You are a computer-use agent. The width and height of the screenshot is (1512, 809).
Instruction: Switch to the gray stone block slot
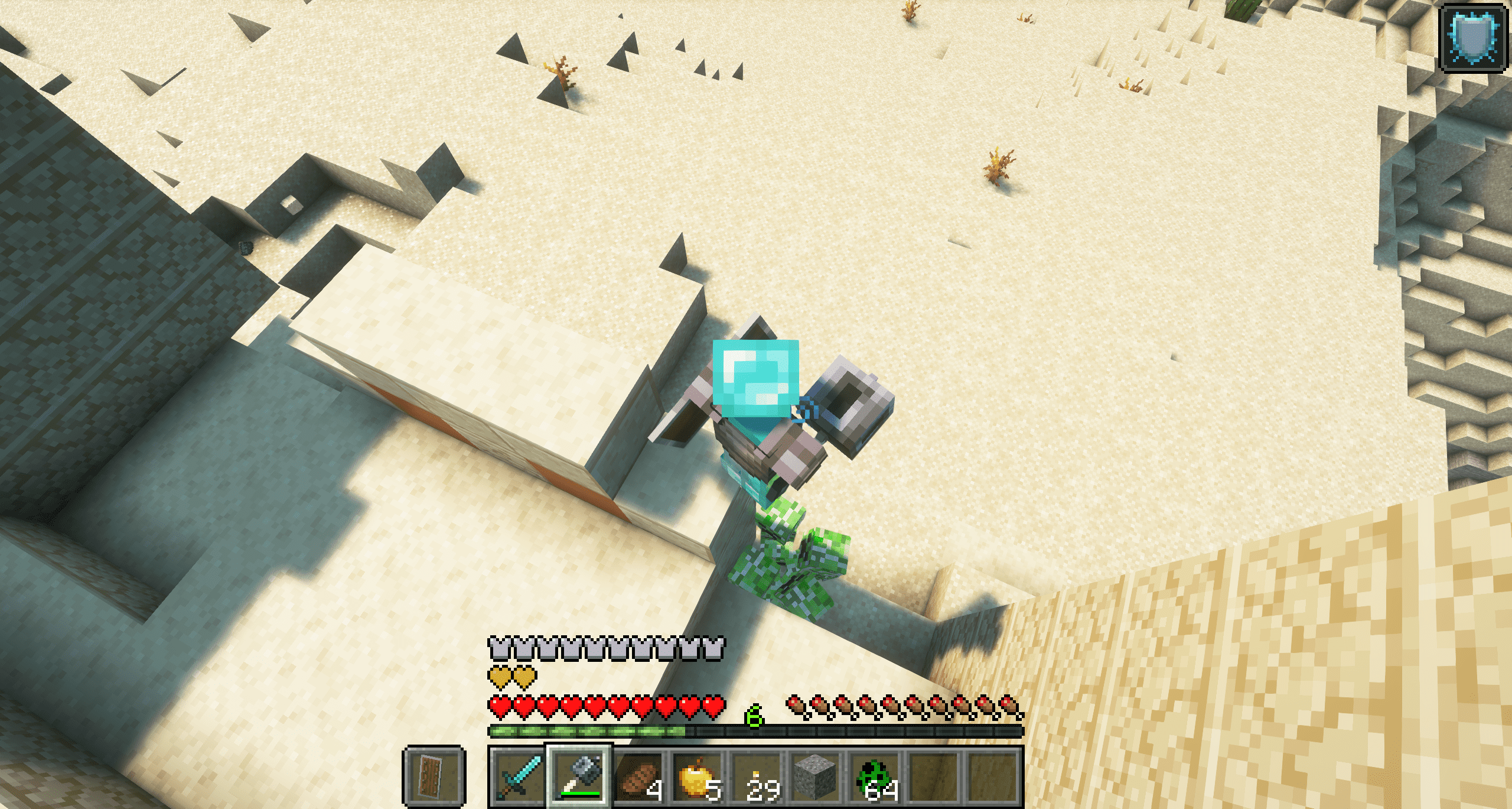(x=816, y=776)
